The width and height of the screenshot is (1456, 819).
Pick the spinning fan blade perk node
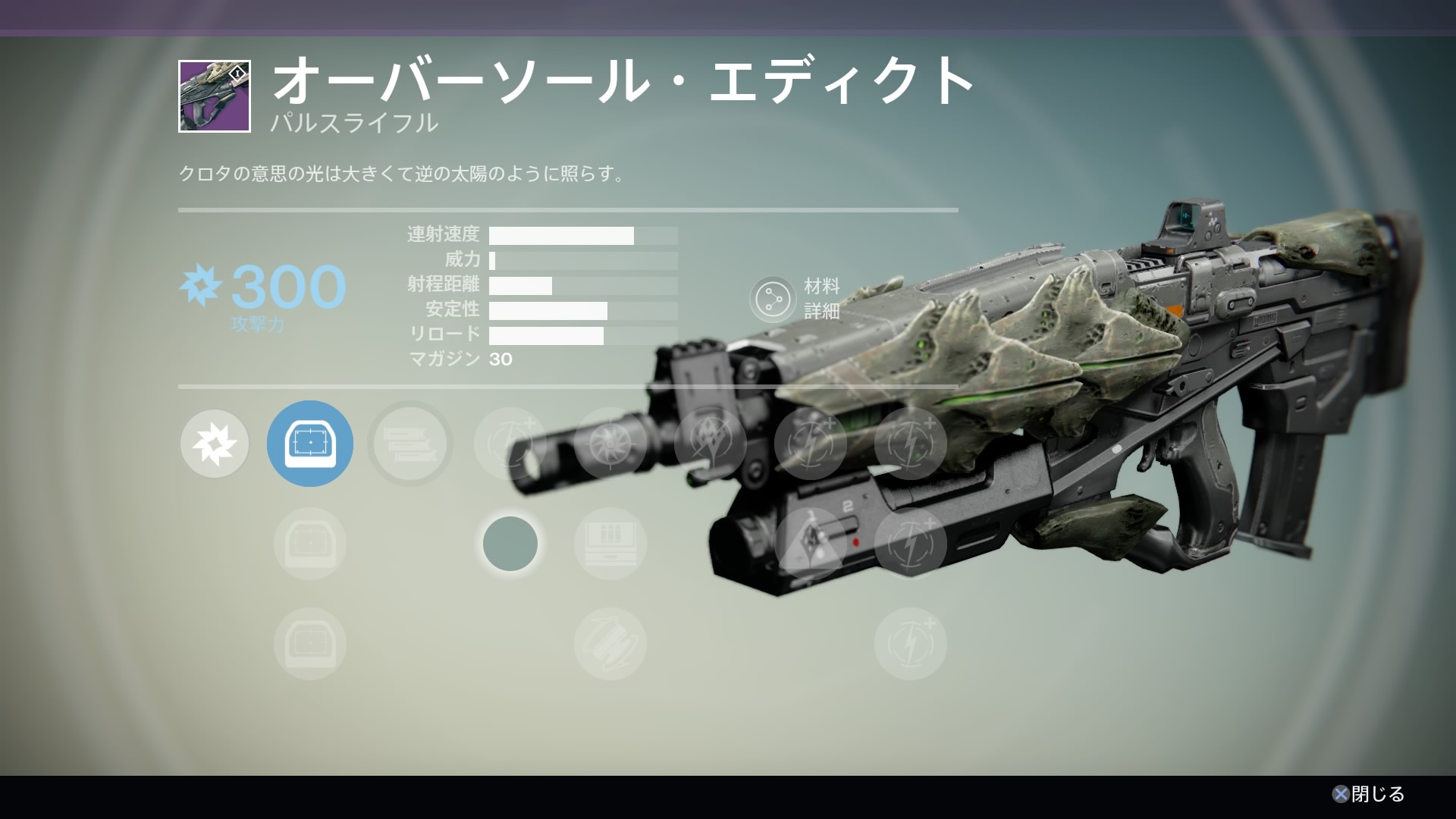coord(610,444)
